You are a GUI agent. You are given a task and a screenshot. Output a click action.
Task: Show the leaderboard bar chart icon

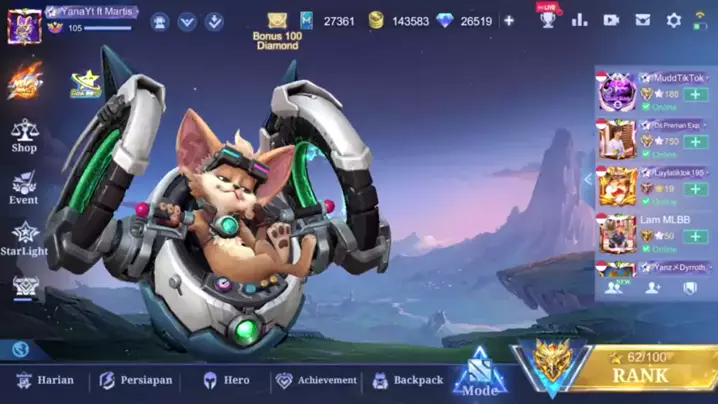pos(580,20)
